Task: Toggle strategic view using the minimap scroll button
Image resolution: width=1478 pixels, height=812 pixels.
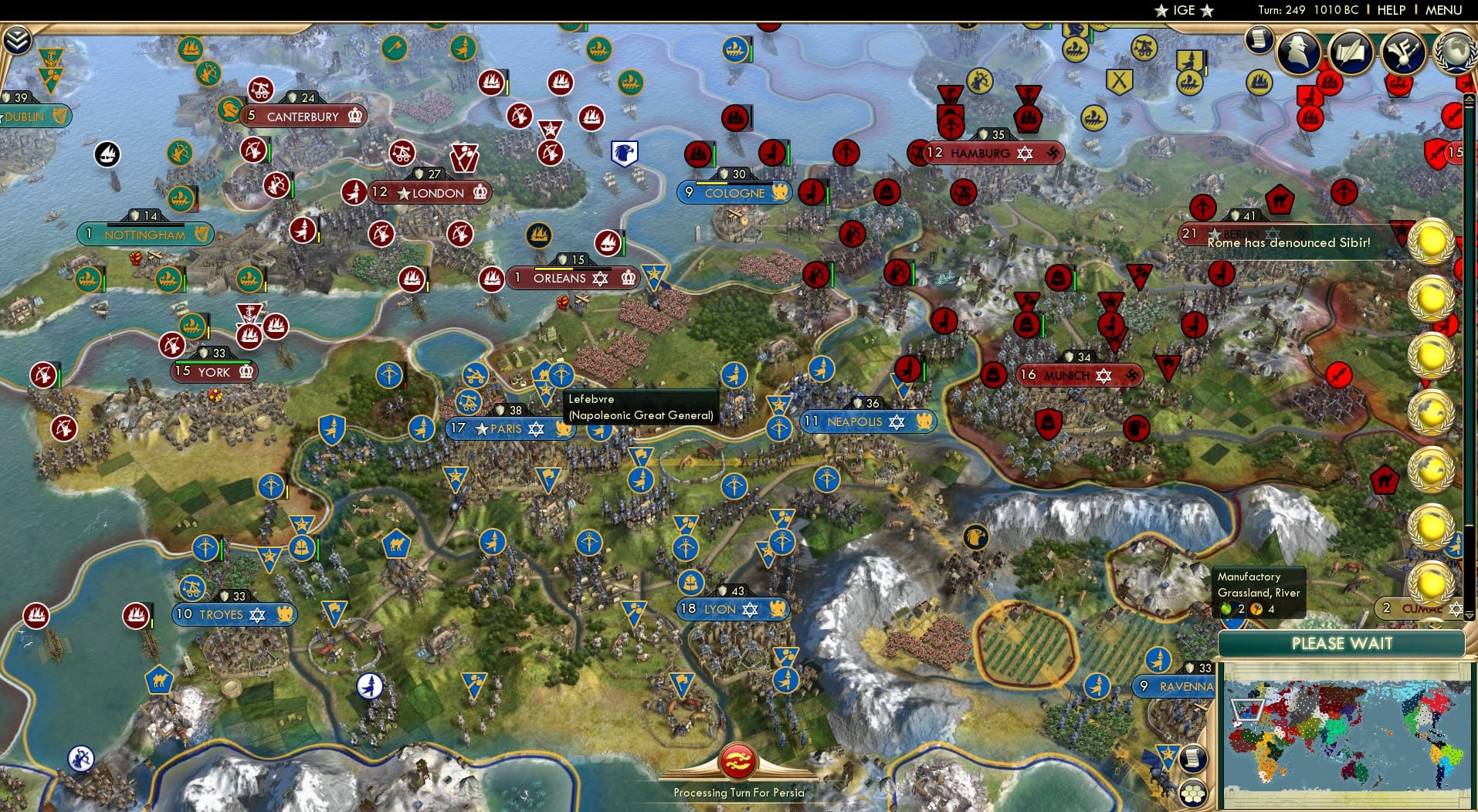Action: point(1194,760)
